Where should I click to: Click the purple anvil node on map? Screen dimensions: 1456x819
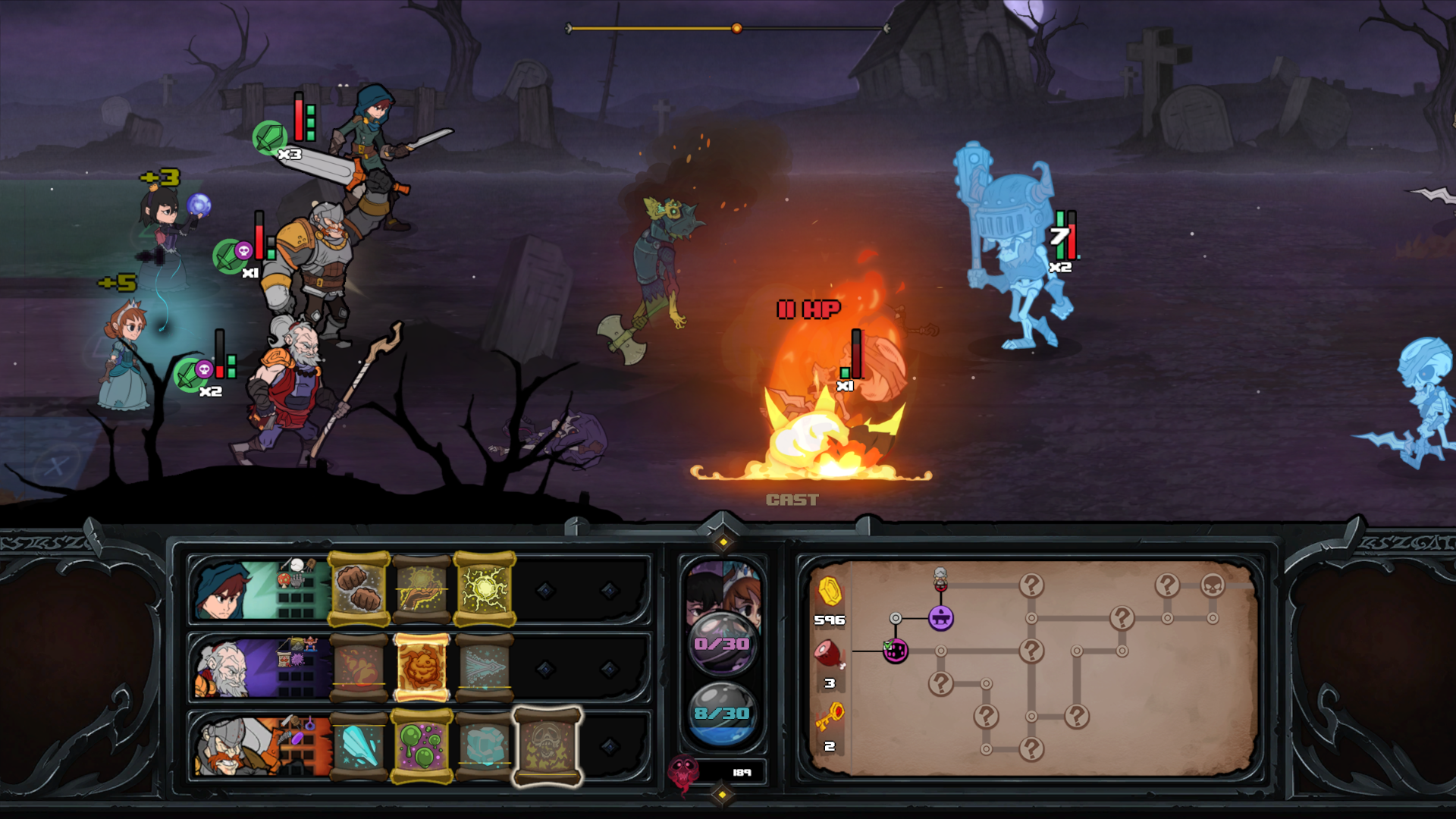click(x=940, y=618)
